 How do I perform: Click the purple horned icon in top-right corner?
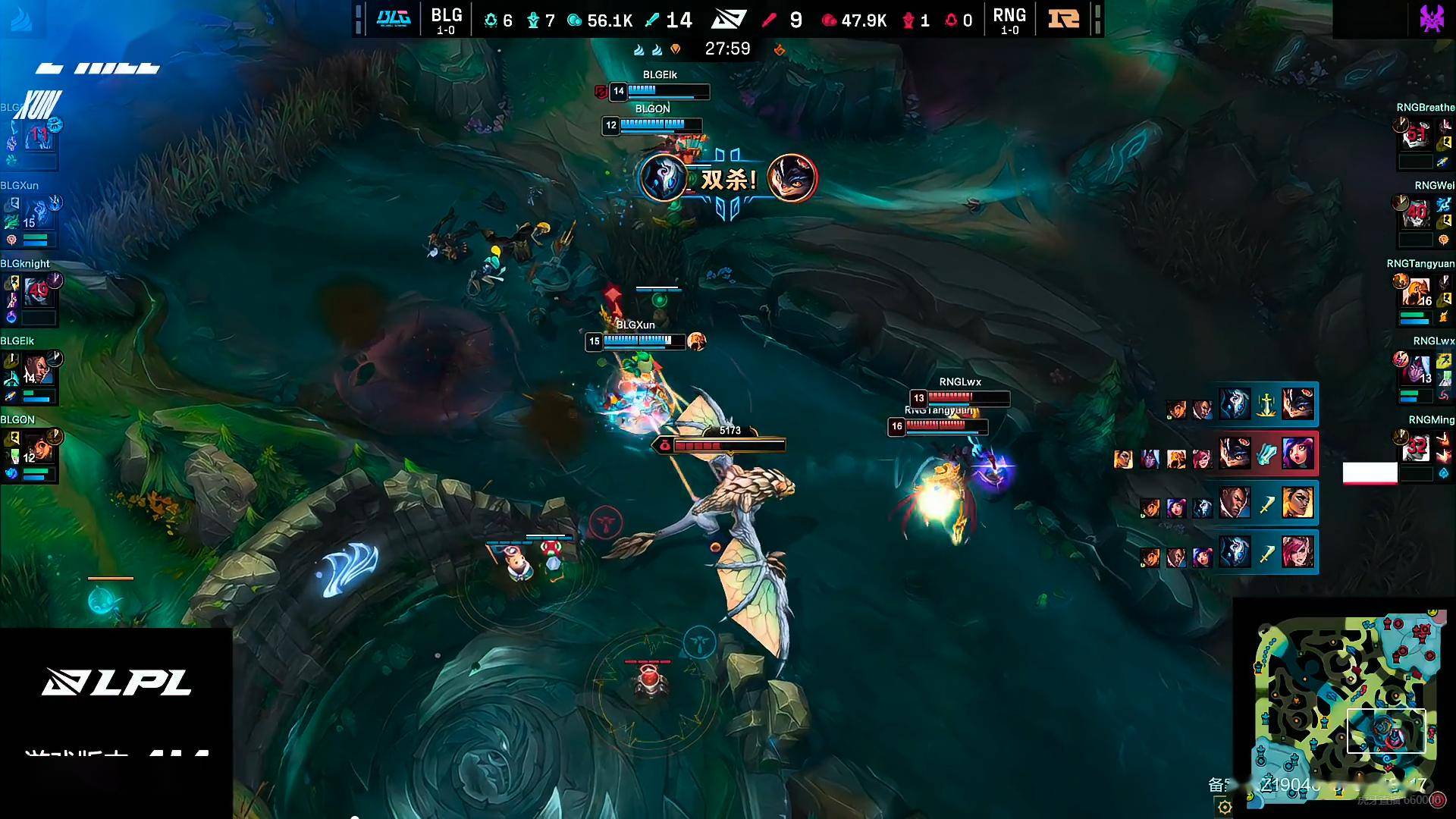(x=1432, y=18)
